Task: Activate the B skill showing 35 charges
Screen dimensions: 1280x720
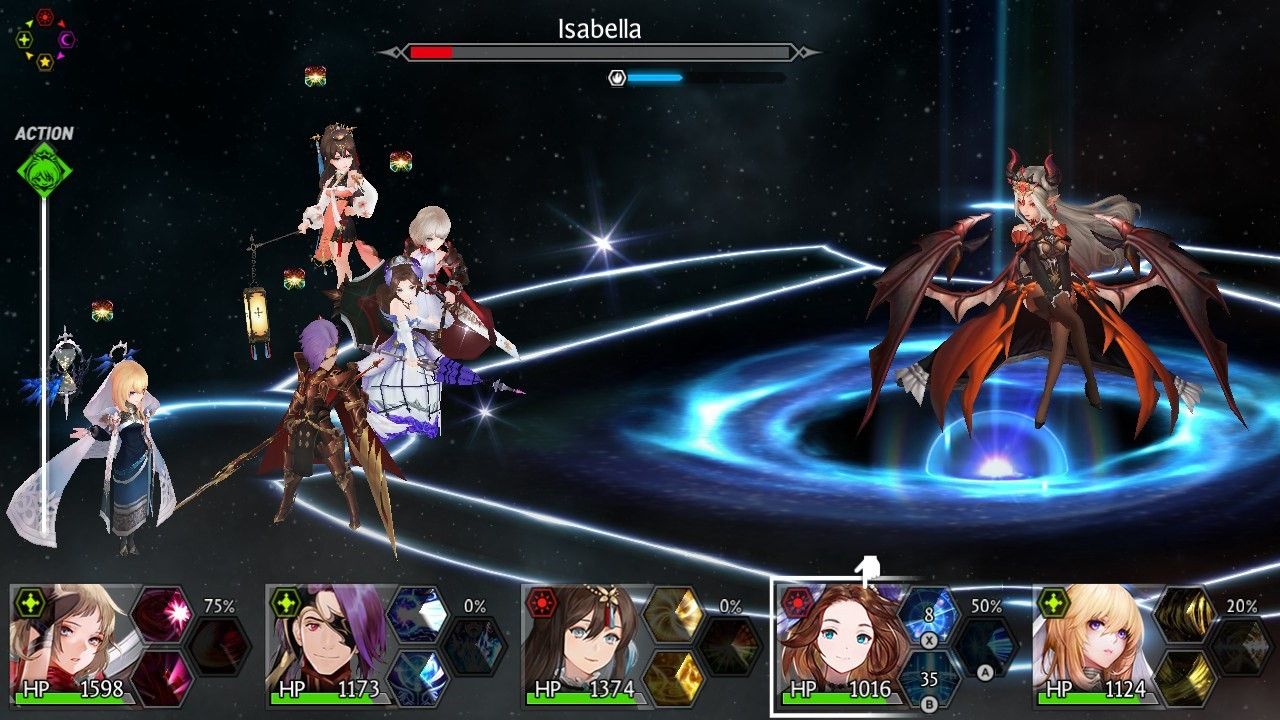Action: [928, 678]
